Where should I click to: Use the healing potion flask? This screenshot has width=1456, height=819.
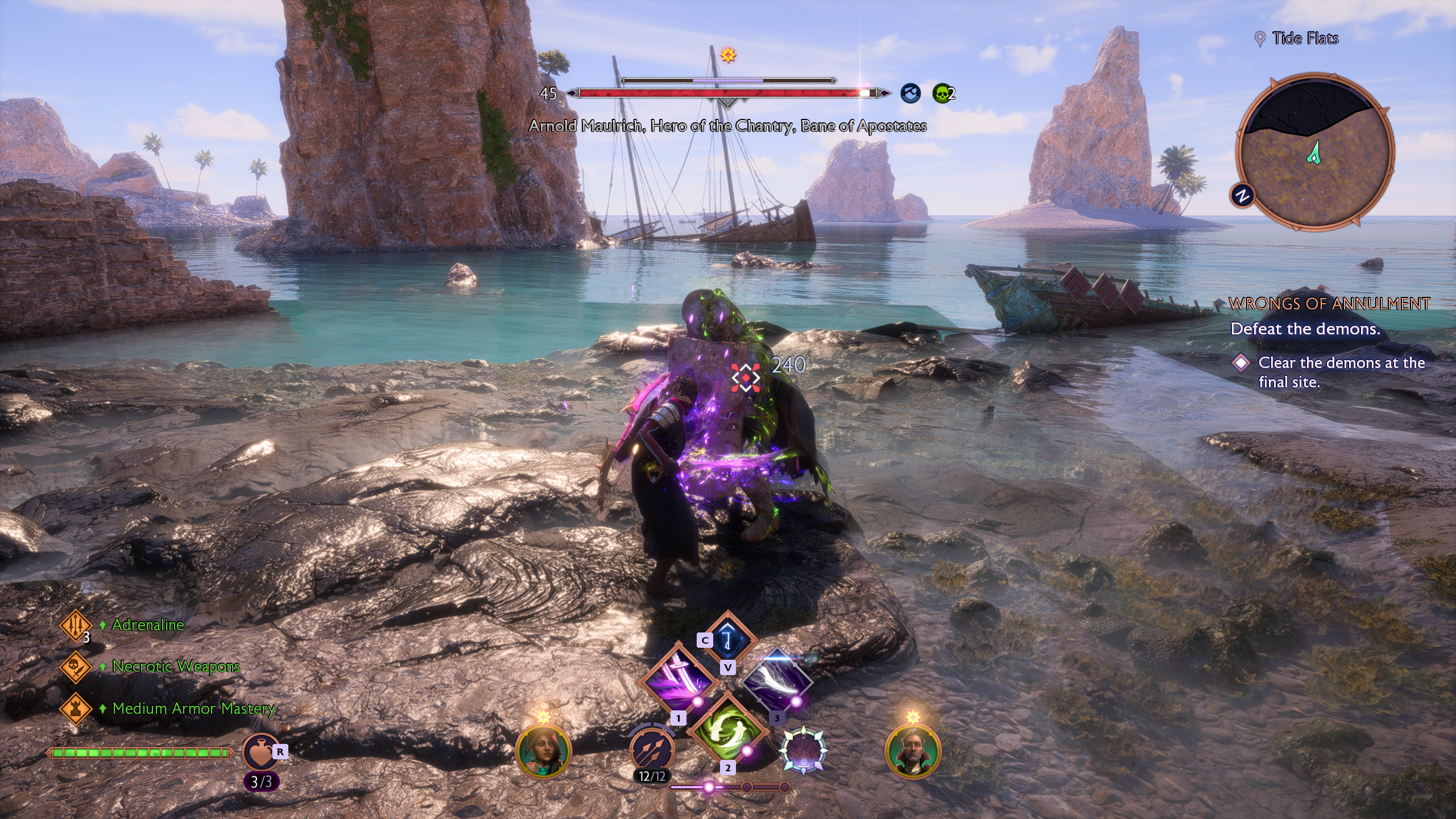260,752
